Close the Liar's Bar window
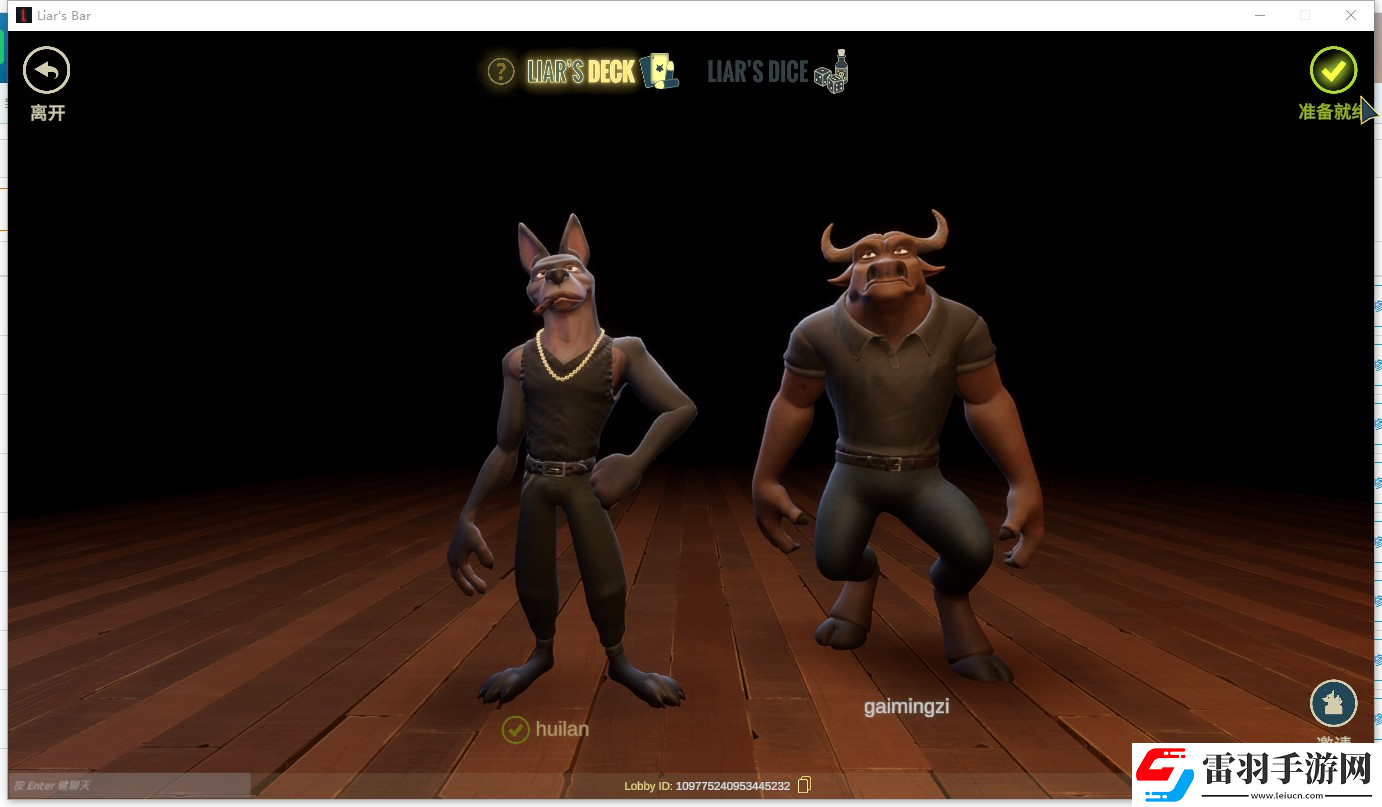Viewport: 1382px width, 807px height. pyautogui.click(x=1350, y=15)
